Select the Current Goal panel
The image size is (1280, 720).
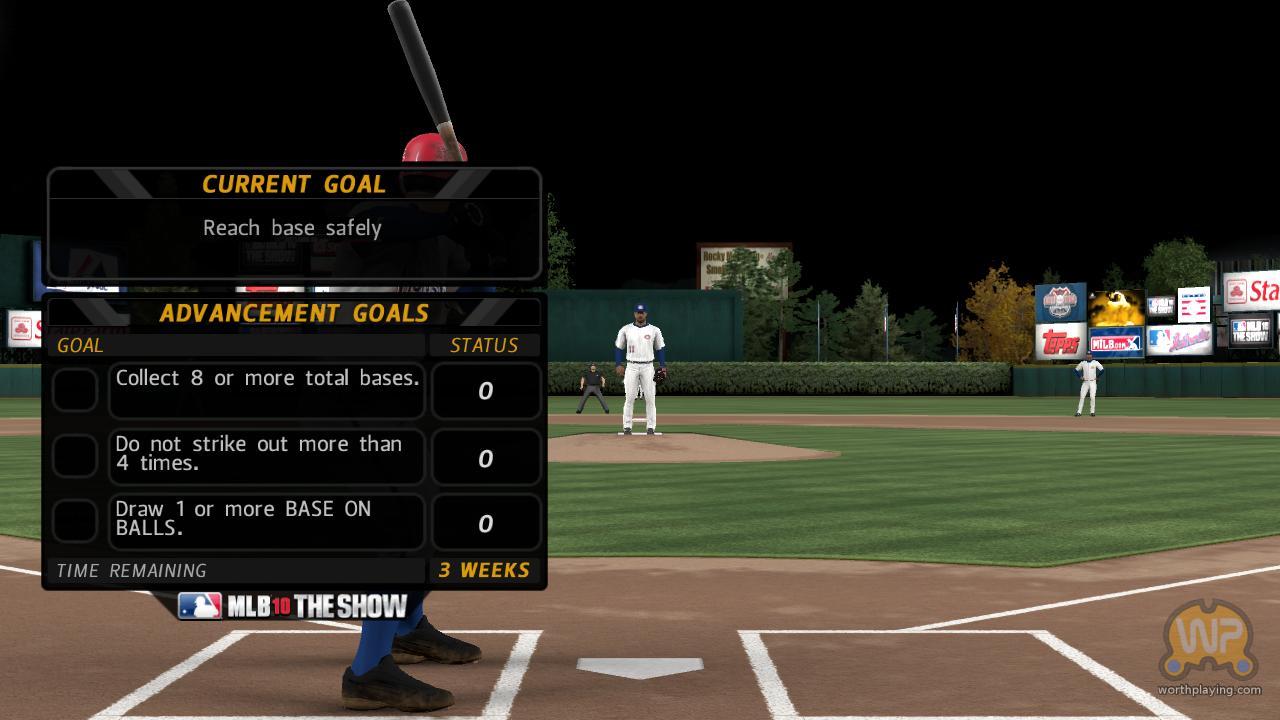click(x=294, y=224)
